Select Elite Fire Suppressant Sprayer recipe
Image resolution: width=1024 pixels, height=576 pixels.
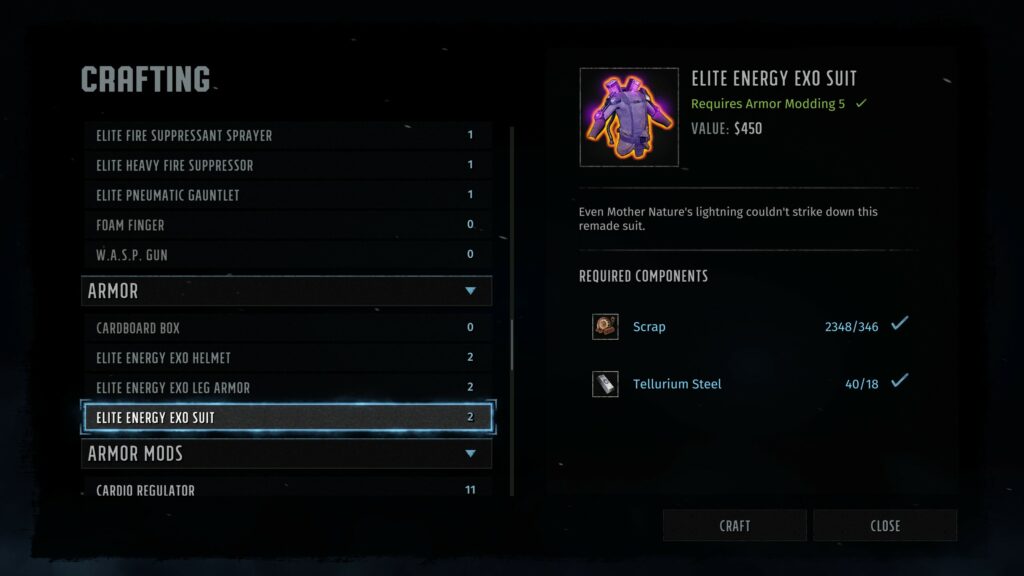286,135
